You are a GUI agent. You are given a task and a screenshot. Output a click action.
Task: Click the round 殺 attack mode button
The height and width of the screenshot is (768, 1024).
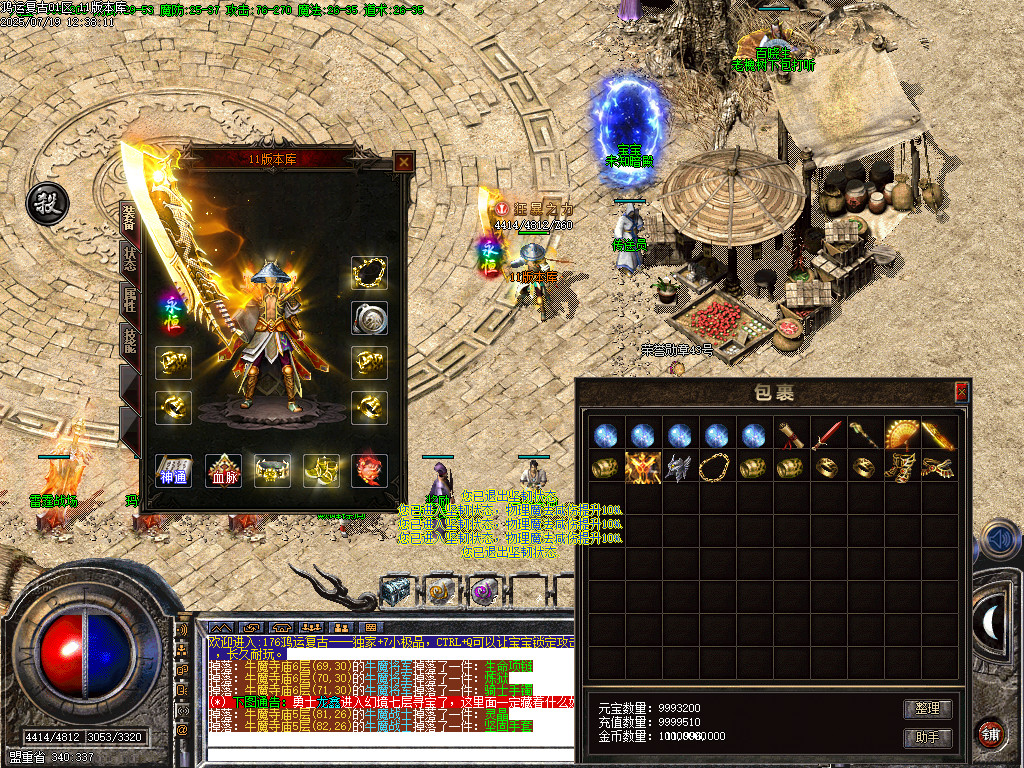46,203
